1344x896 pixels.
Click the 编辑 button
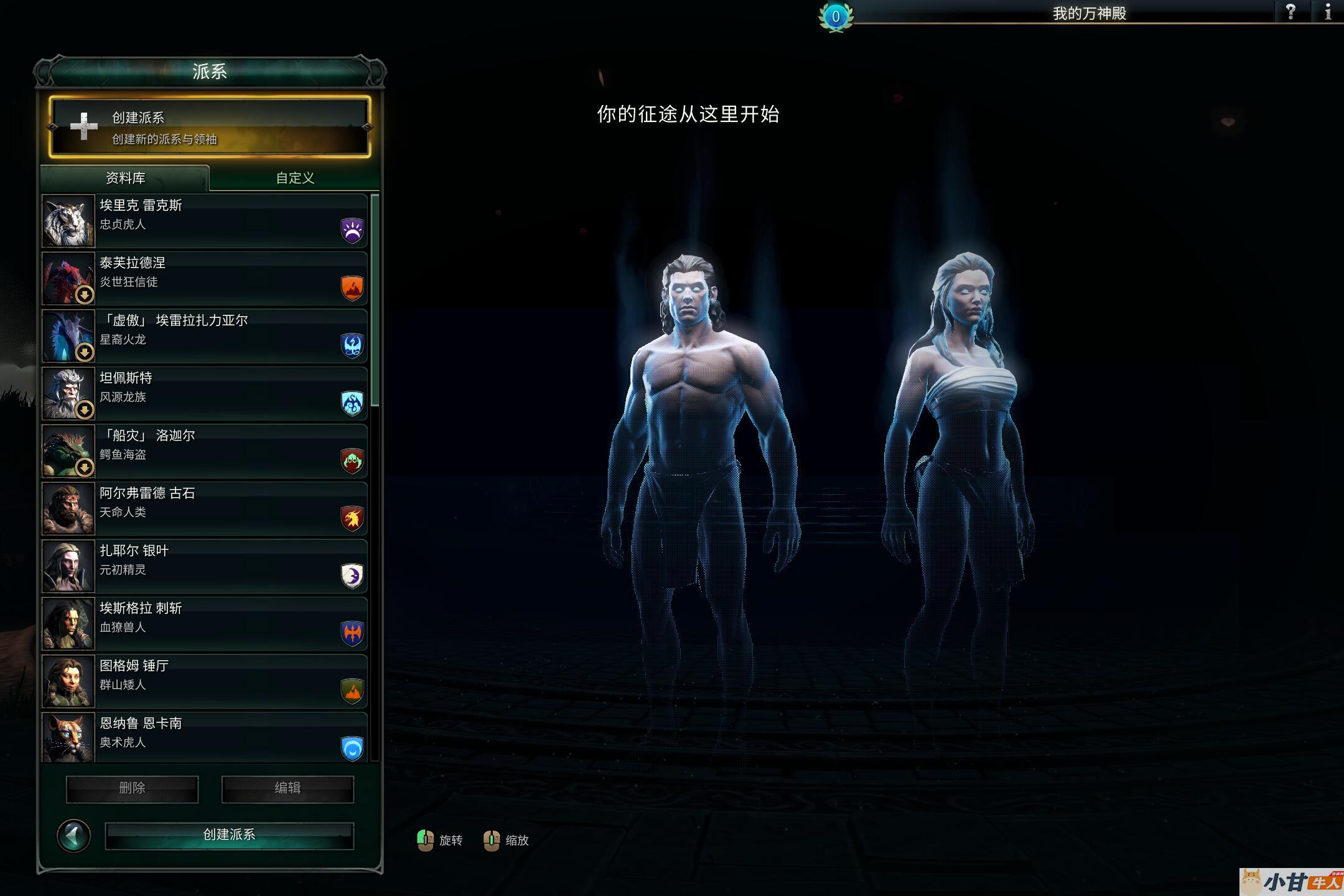tap(287, 789)
